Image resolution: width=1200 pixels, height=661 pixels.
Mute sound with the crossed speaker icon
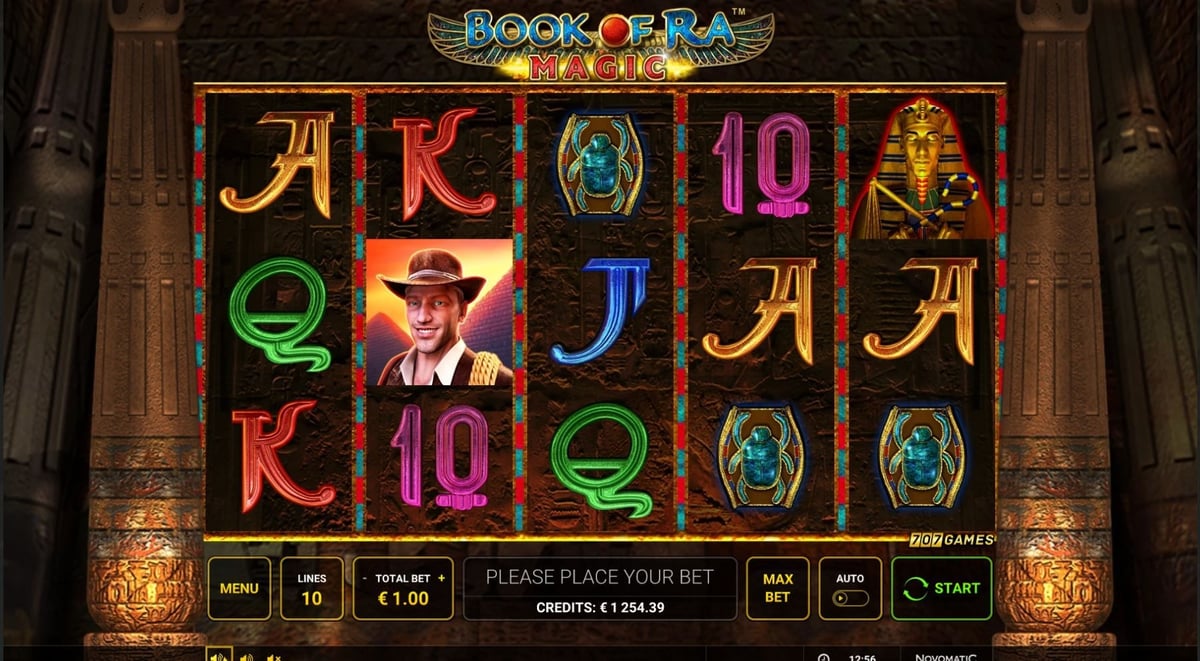point(273,656)
